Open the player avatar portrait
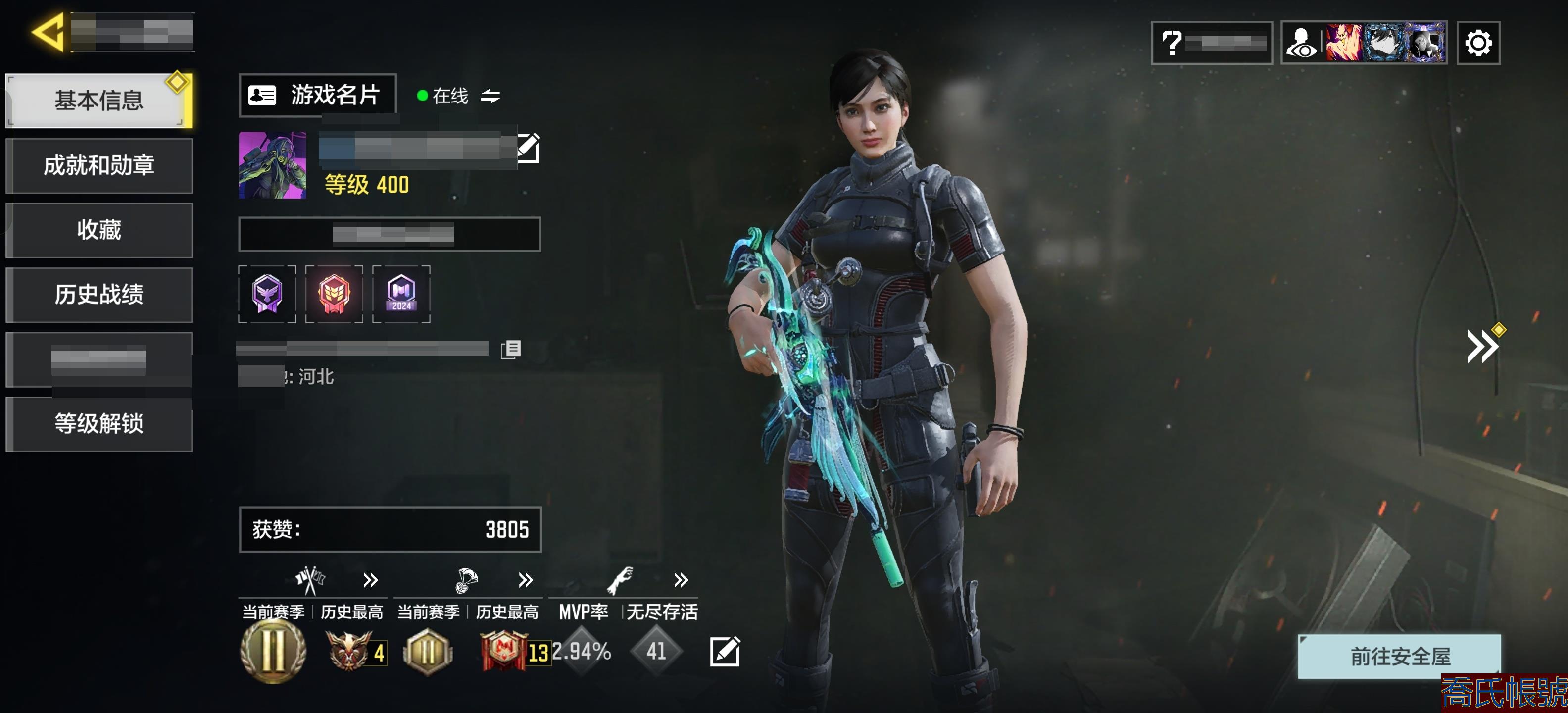1568x713 pixels. pos(272,165)
